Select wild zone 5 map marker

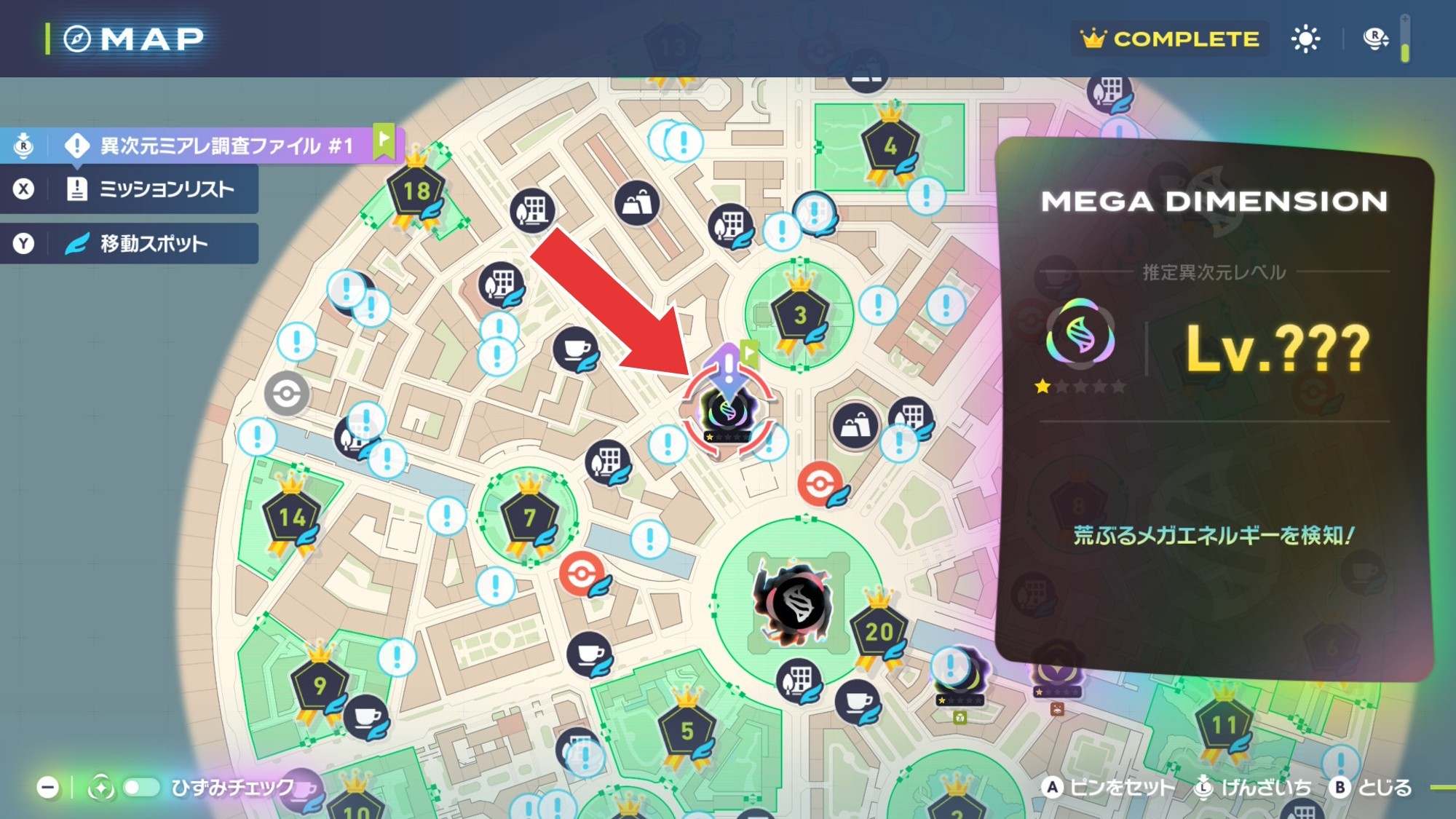tap(686, 731)
